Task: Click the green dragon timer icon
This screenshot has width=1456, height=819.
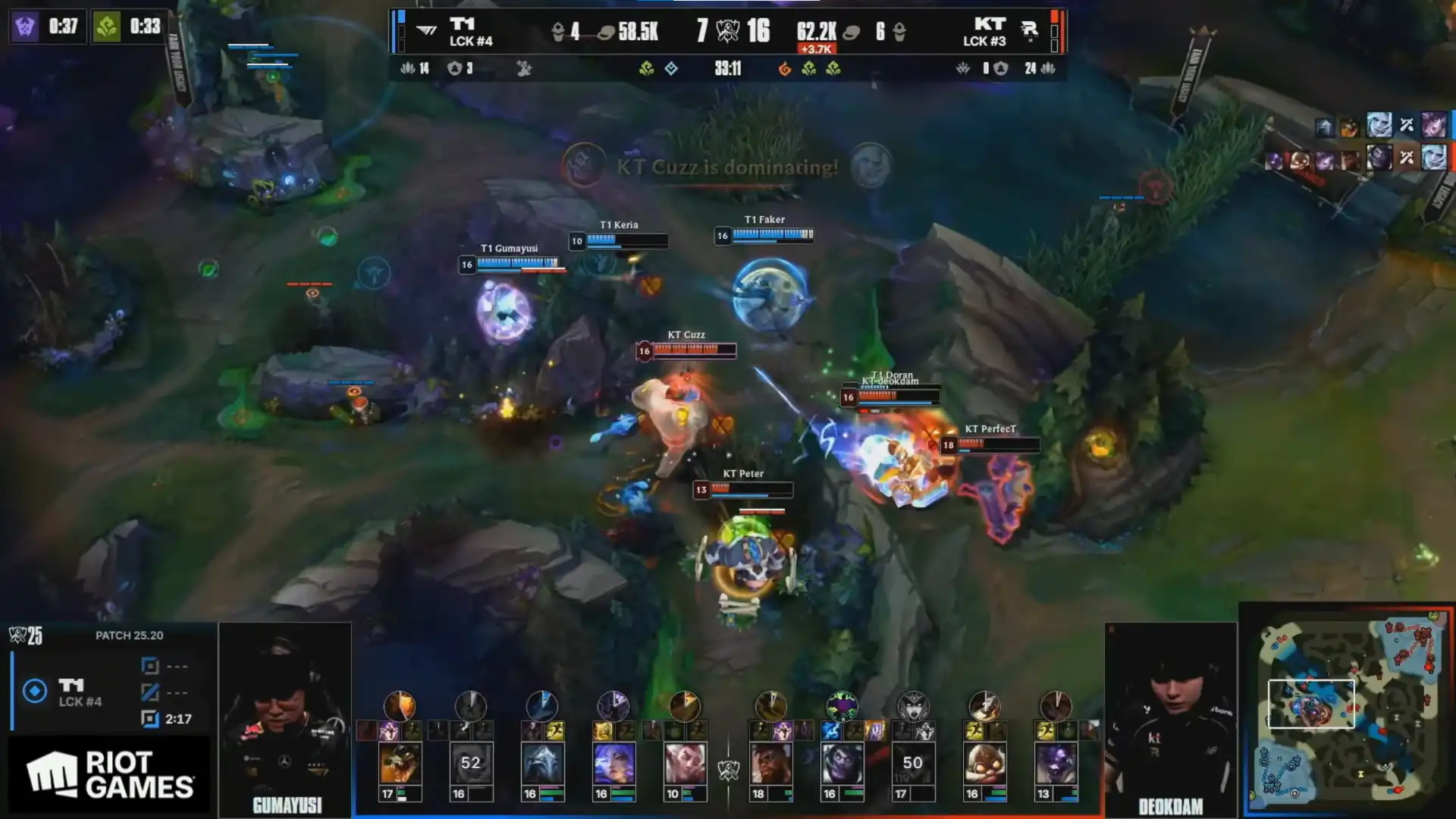Action: 107,27
